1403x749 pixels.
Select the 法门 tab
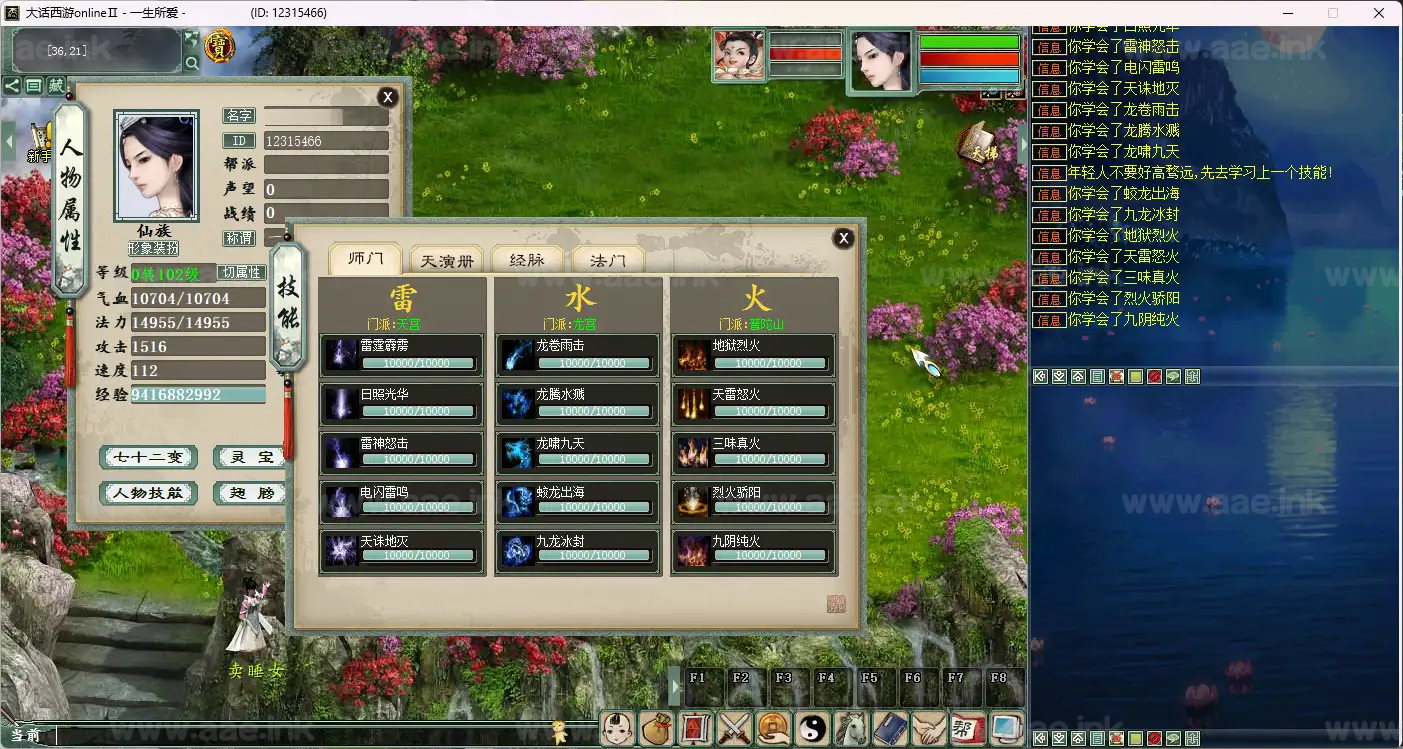coord(608,261)
